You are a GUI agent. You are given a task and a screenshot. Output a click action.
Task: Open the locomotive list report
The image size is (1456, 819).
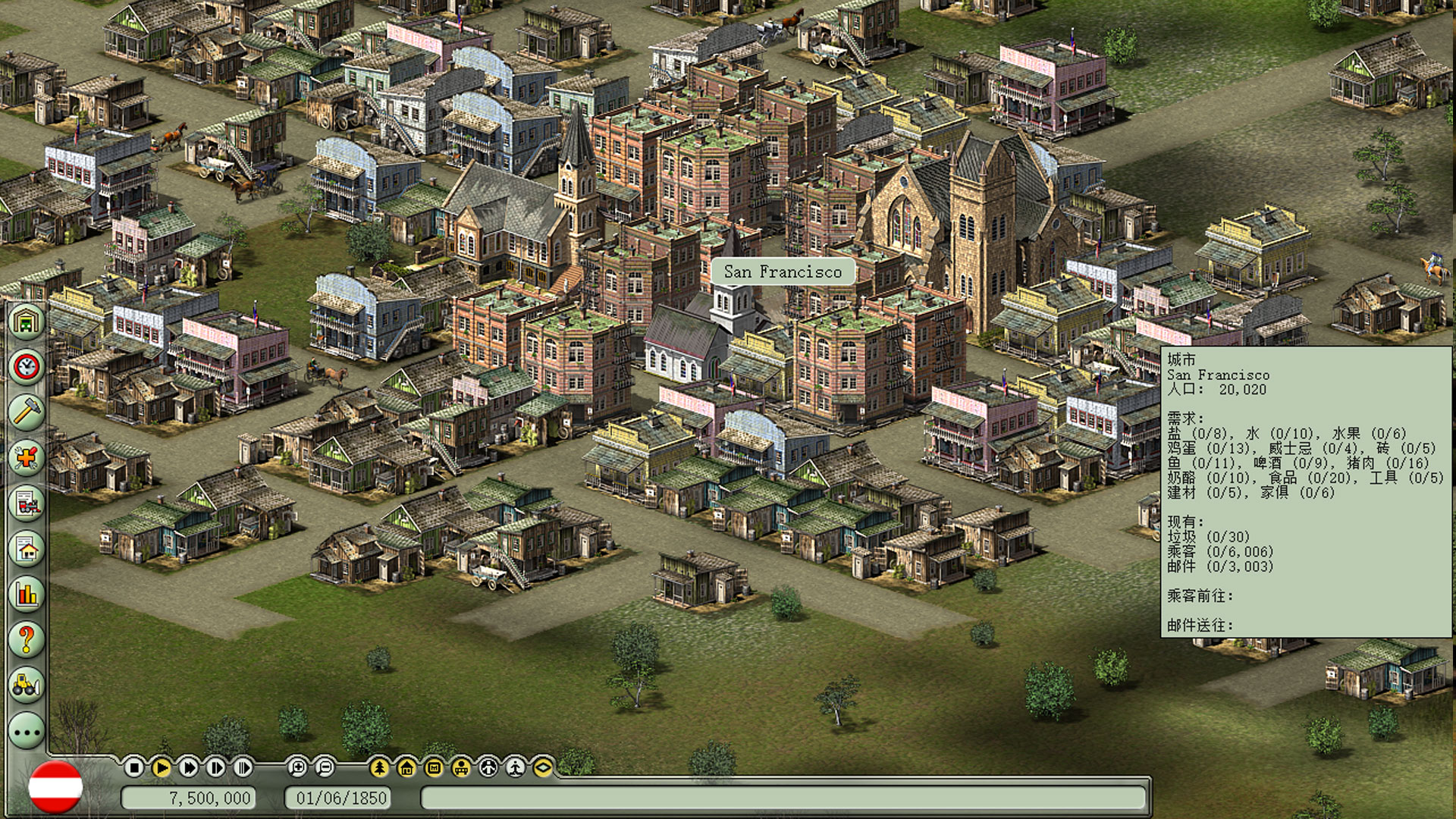[27, 503]
